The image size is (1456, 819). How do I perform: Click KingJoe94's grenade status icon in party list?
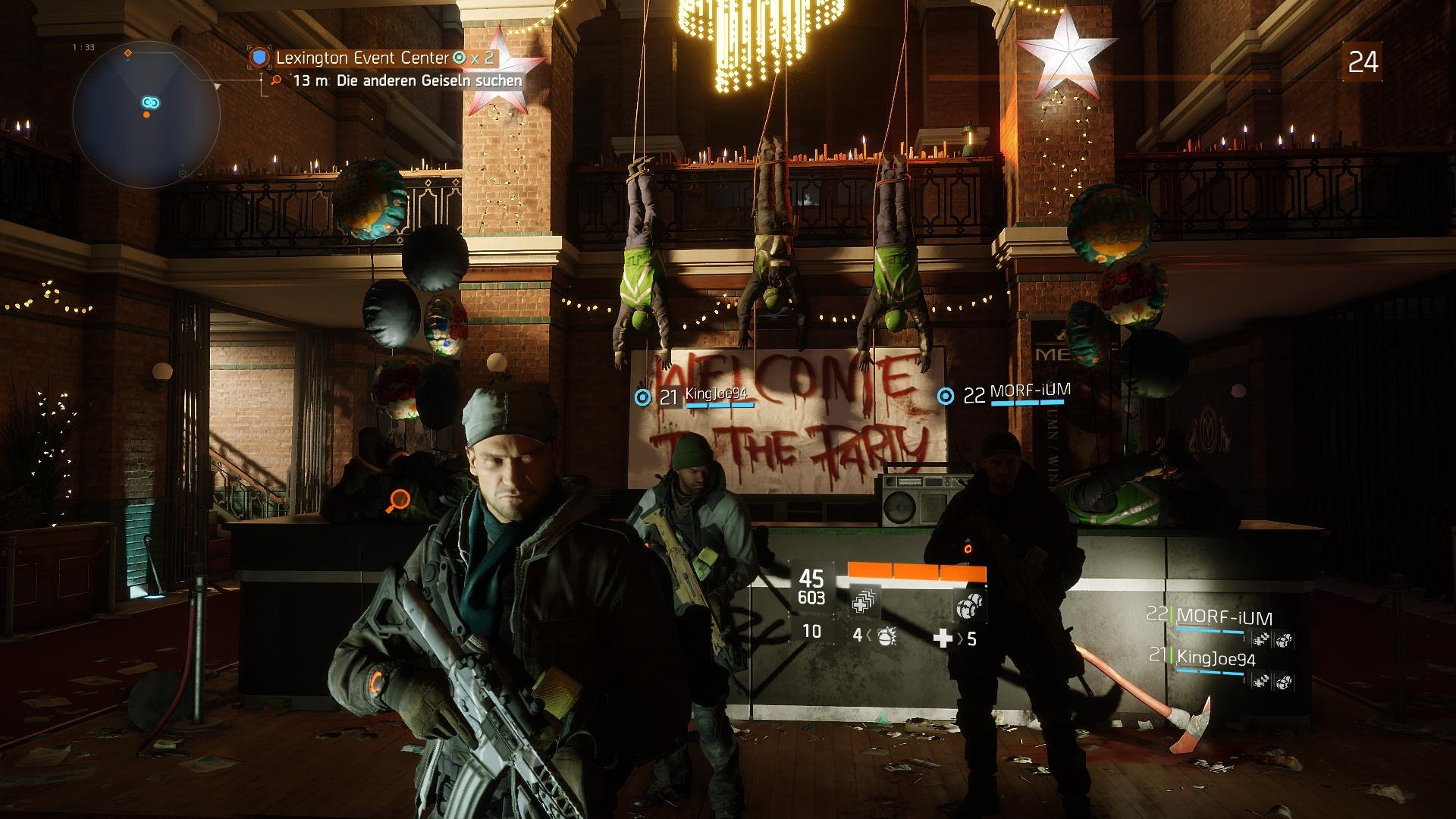coord(1285,682)
